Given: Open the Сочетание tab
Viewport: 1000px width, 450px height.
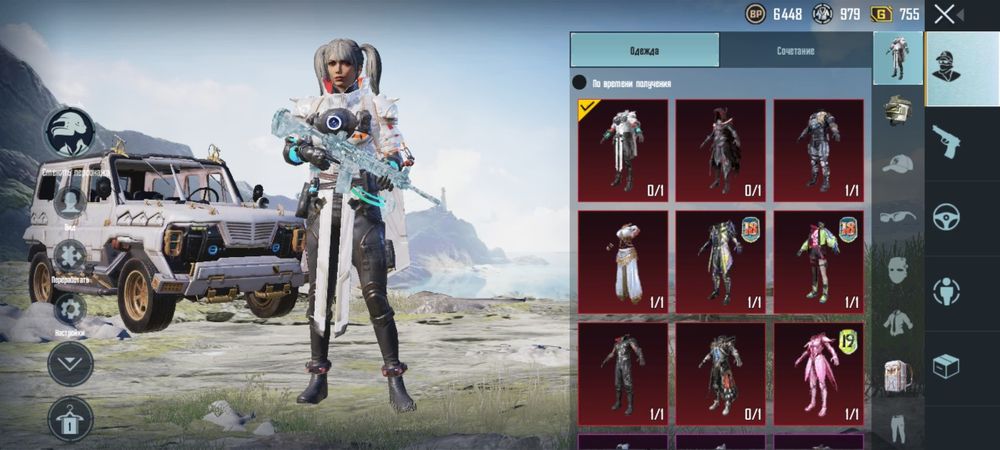Looking at the screenshot, I should coord(795,50).
